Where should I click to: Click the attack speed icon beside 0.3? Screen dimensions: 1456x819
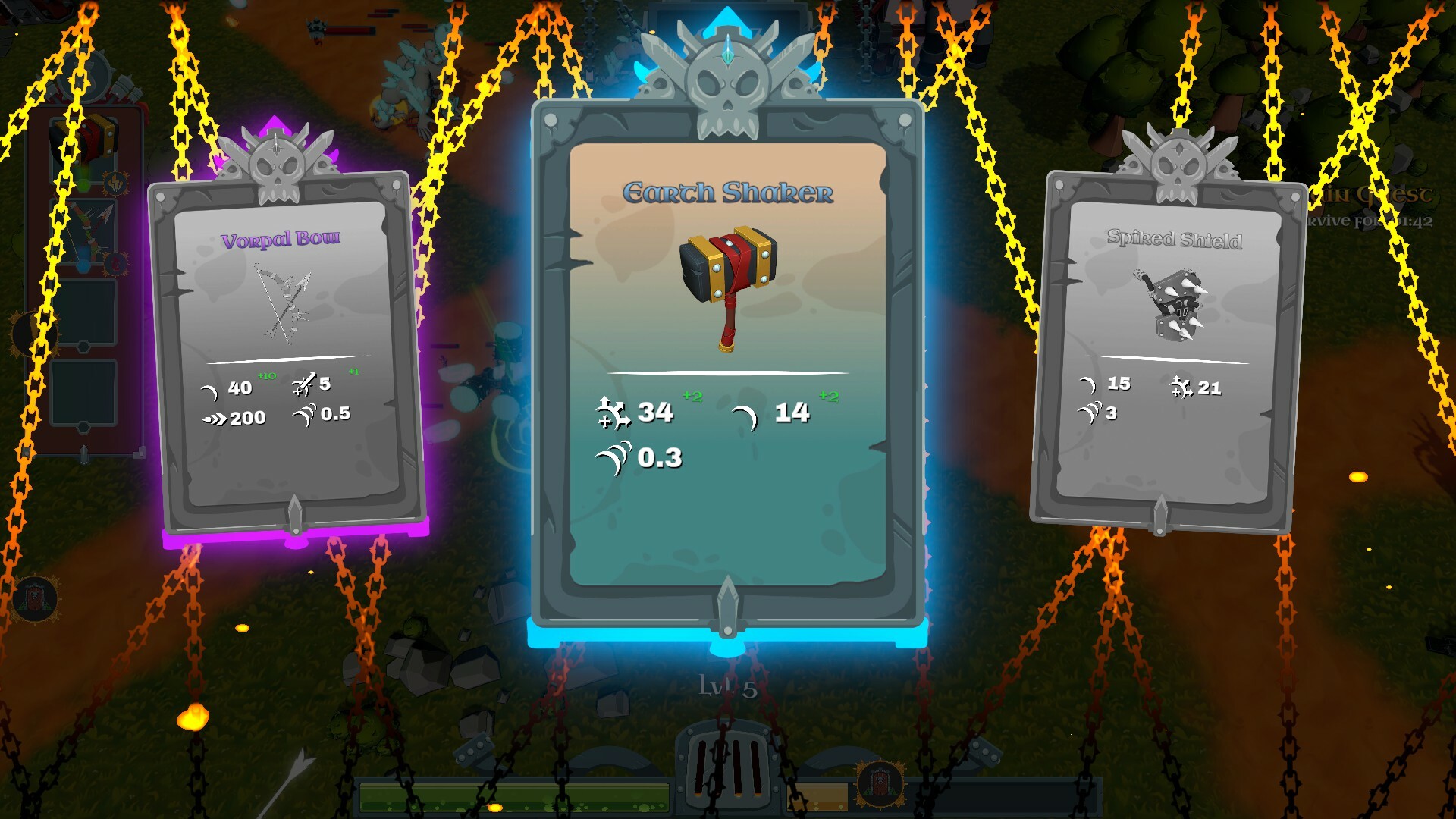(611, 456)
